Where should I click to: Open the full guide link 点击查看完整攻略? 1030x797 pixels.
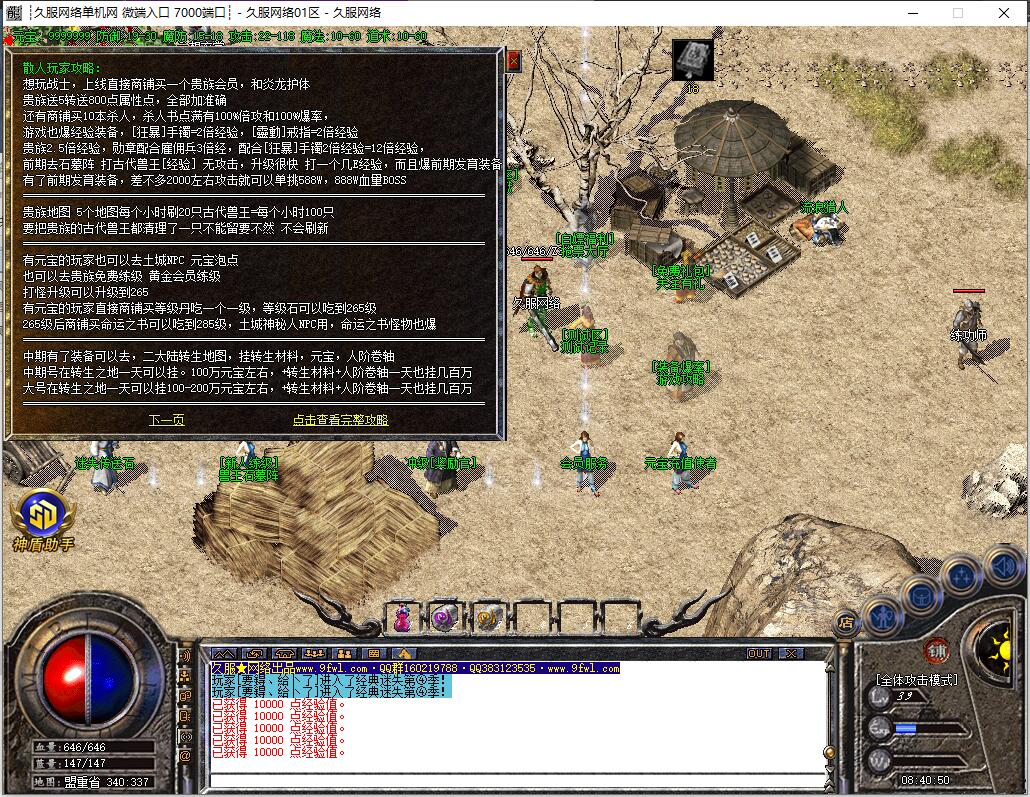340,420
